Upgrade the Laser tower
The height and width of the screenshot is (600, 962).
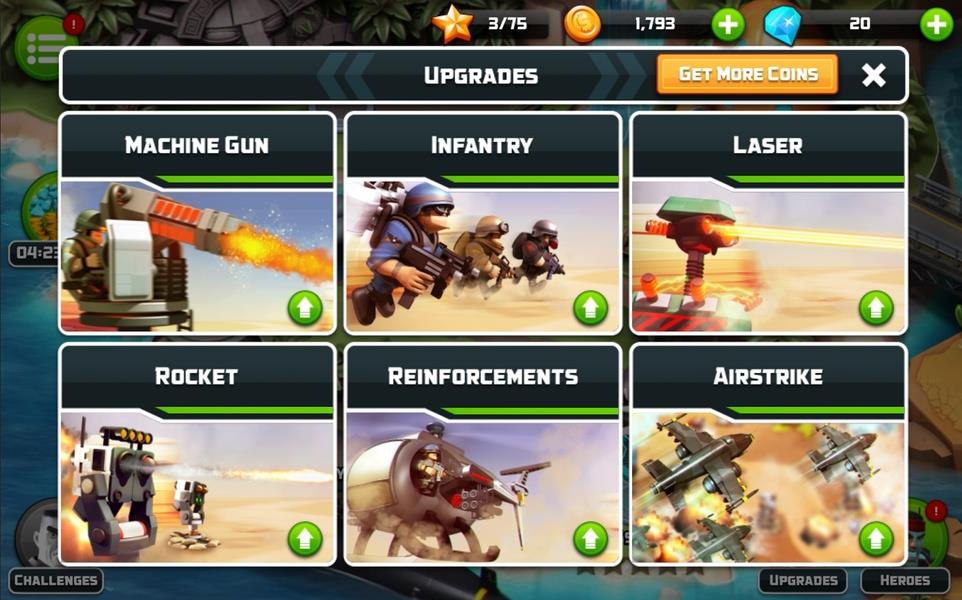pos(876,308)
